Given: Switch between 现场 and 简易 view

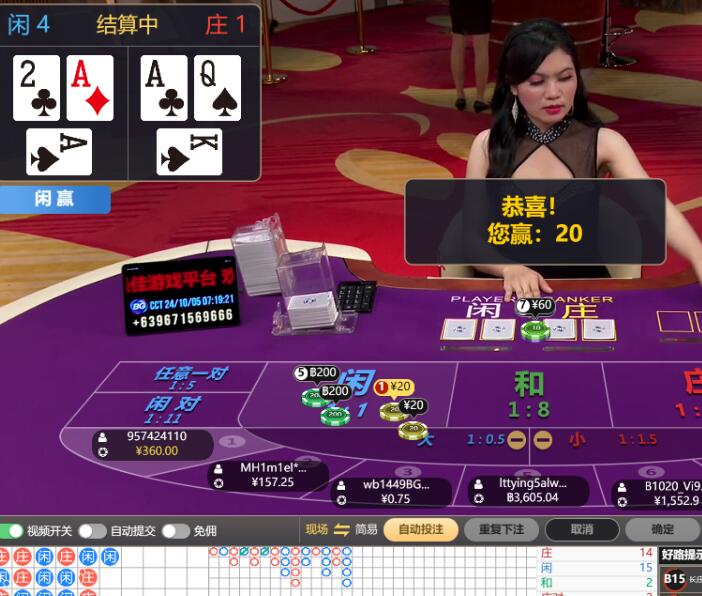Looking at the screenshot, I should [341, 530].
